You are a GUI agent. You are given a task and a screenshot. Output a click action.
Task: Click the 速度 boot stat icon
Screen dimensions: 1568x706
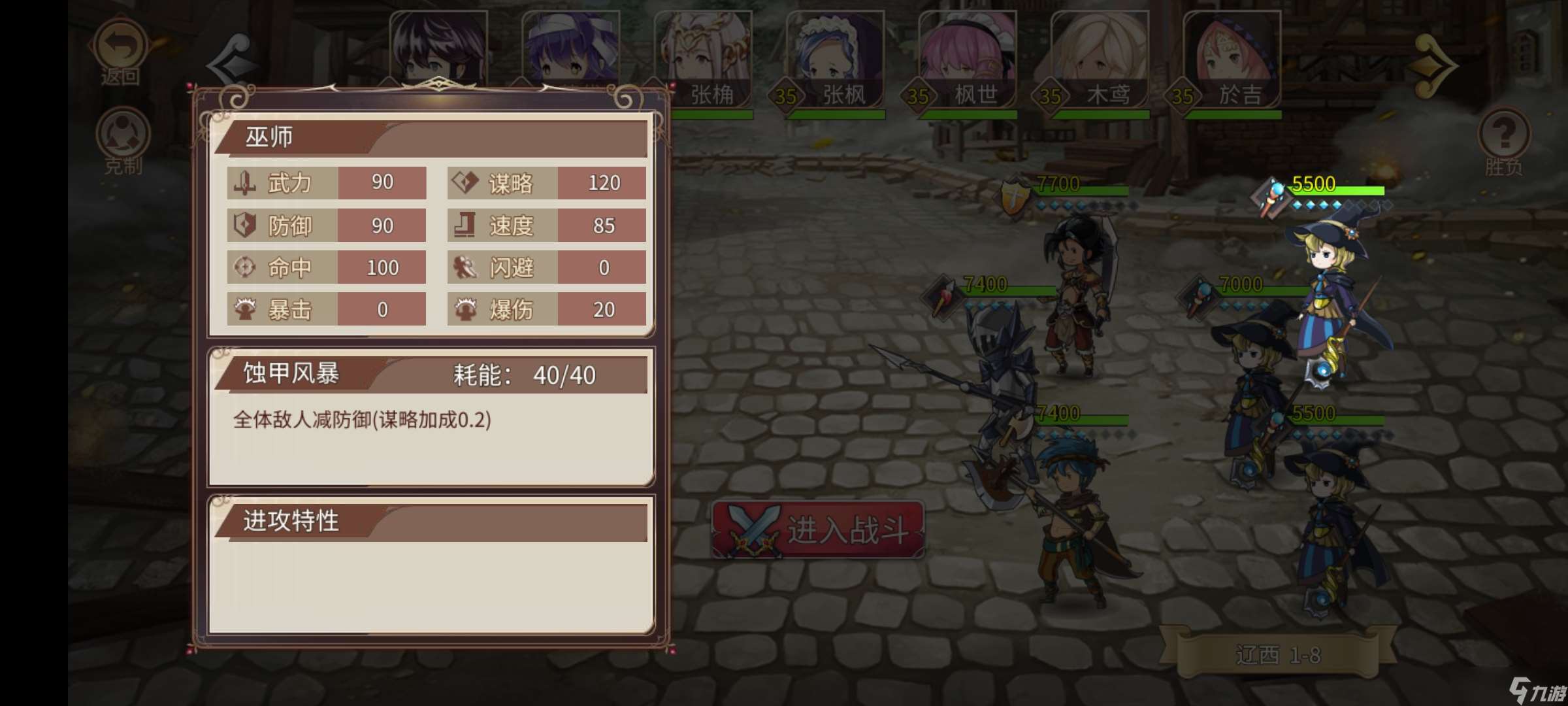point(464,226)
